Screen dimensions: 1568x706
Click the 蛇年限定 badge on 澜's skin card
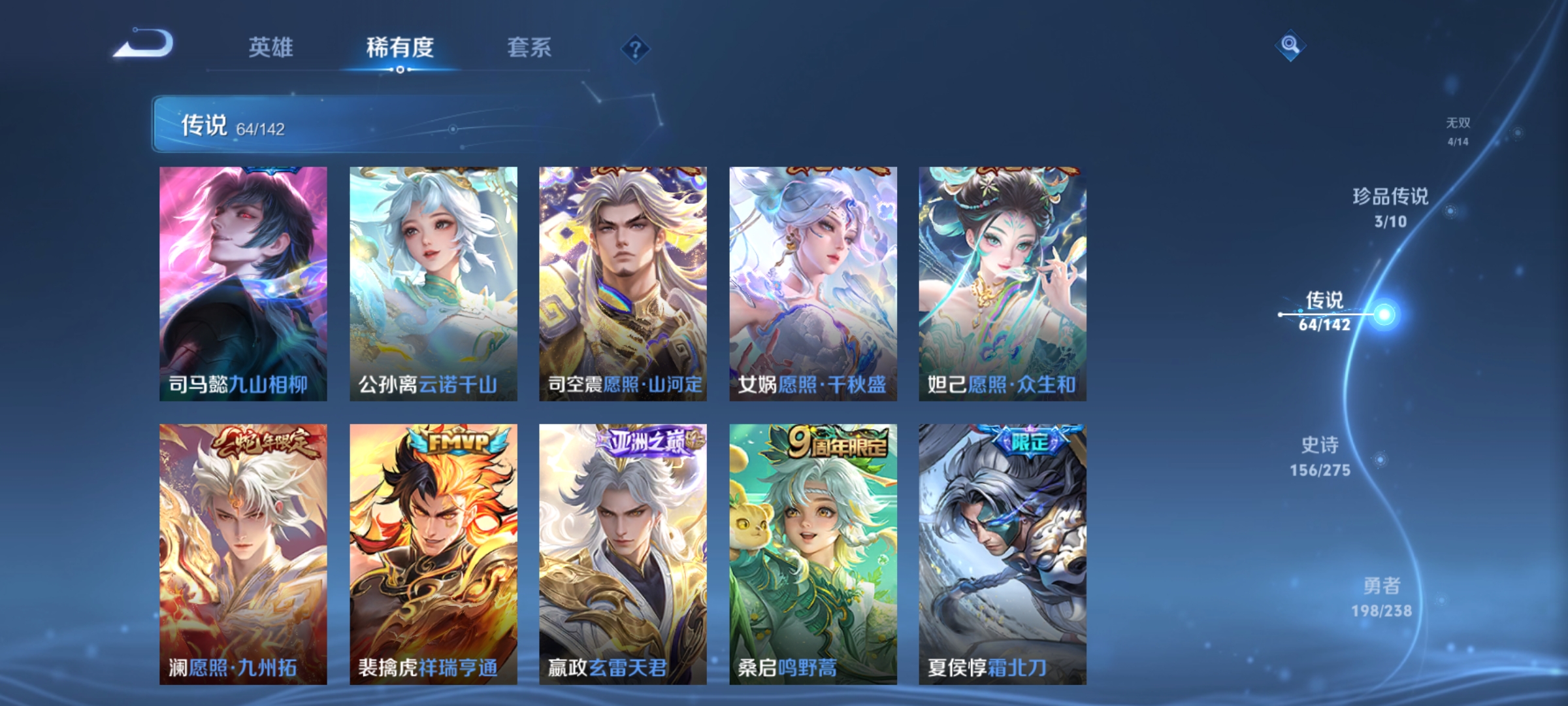tap(264, 444)
